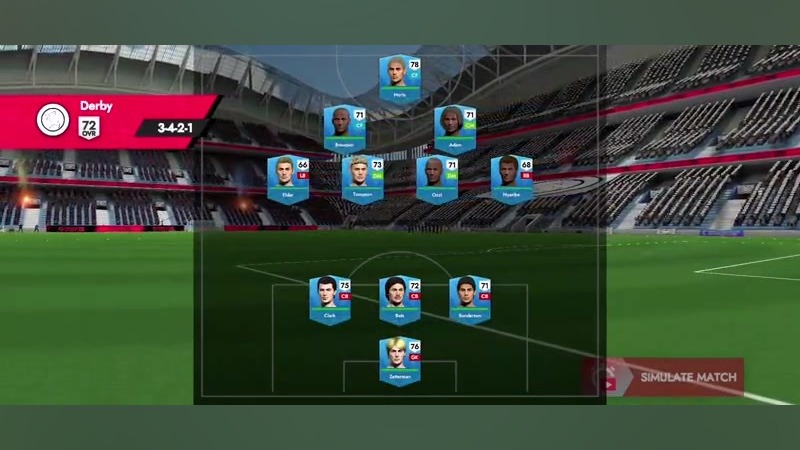Select the Moris CF player card
Viewport: 800px width, 450px height.
pyautogui.click(x=400, y=80)
